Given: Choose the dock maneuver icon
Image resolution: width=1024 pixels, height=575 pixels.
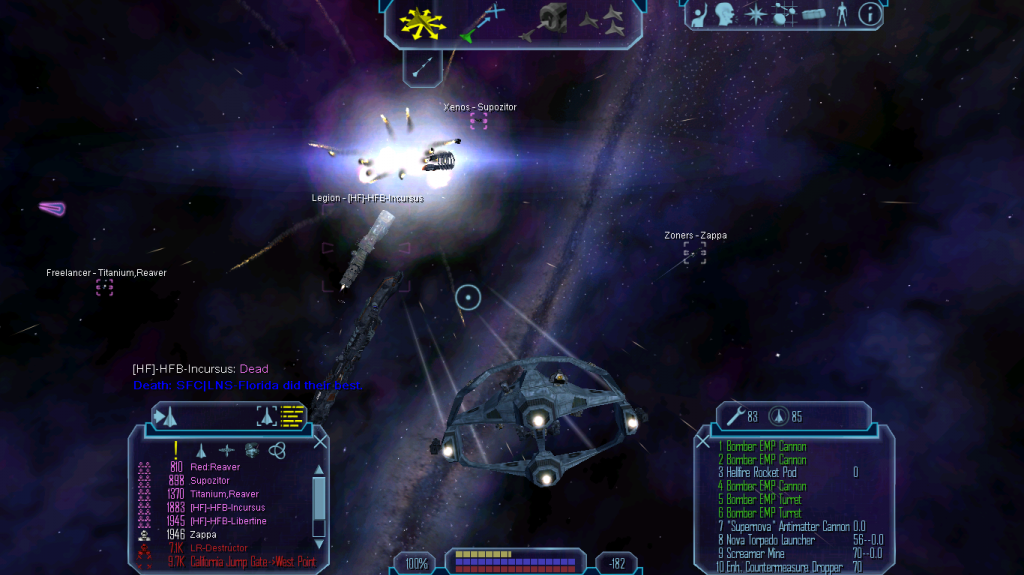Looking at the screenshot, I should tap(547, 20).
